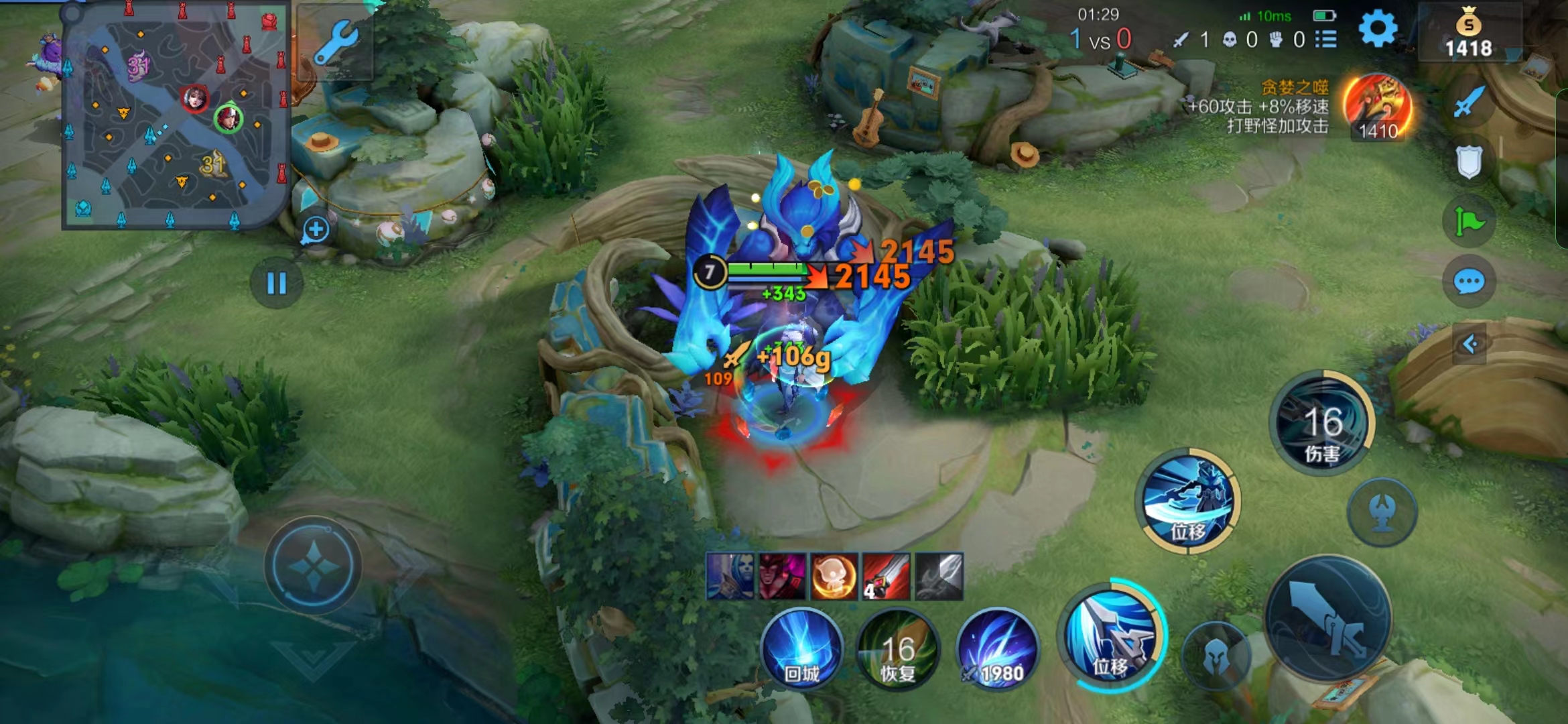The width and height of the screenshot is (1568, 724).
Task: Cast the second dash (位移) skill above
Action: click(x=1189, y=501)
